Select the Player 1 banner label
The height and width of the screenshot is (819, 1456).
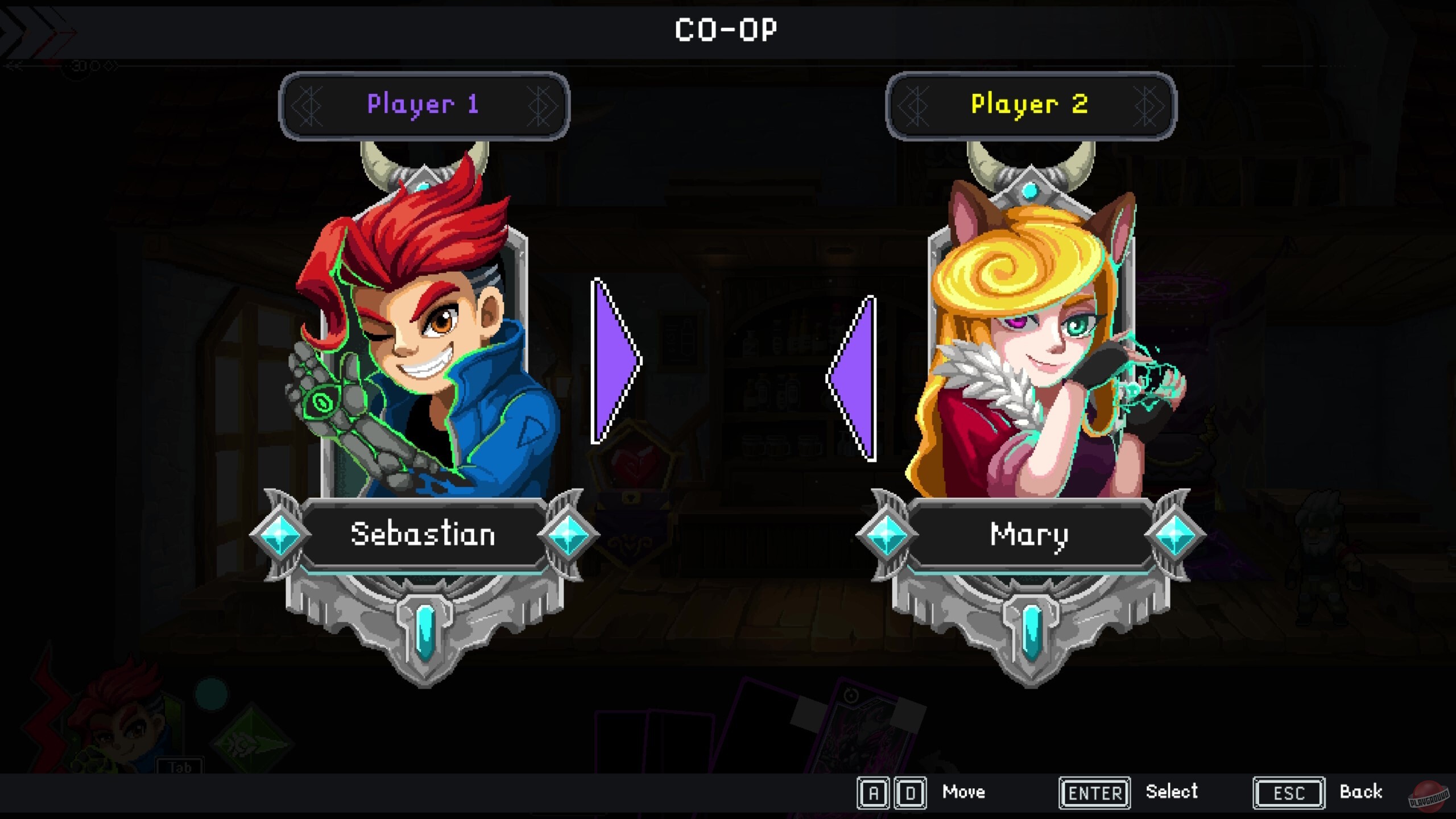[x=422, y=104]
